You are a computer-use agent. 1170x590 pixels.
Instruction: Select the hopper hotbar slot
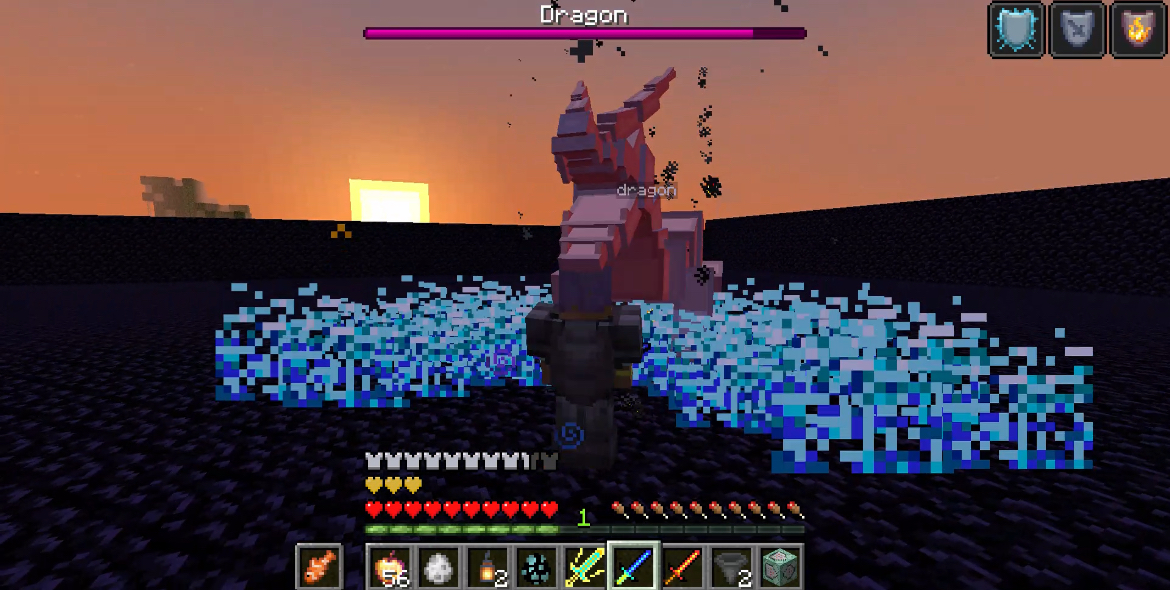732,567
